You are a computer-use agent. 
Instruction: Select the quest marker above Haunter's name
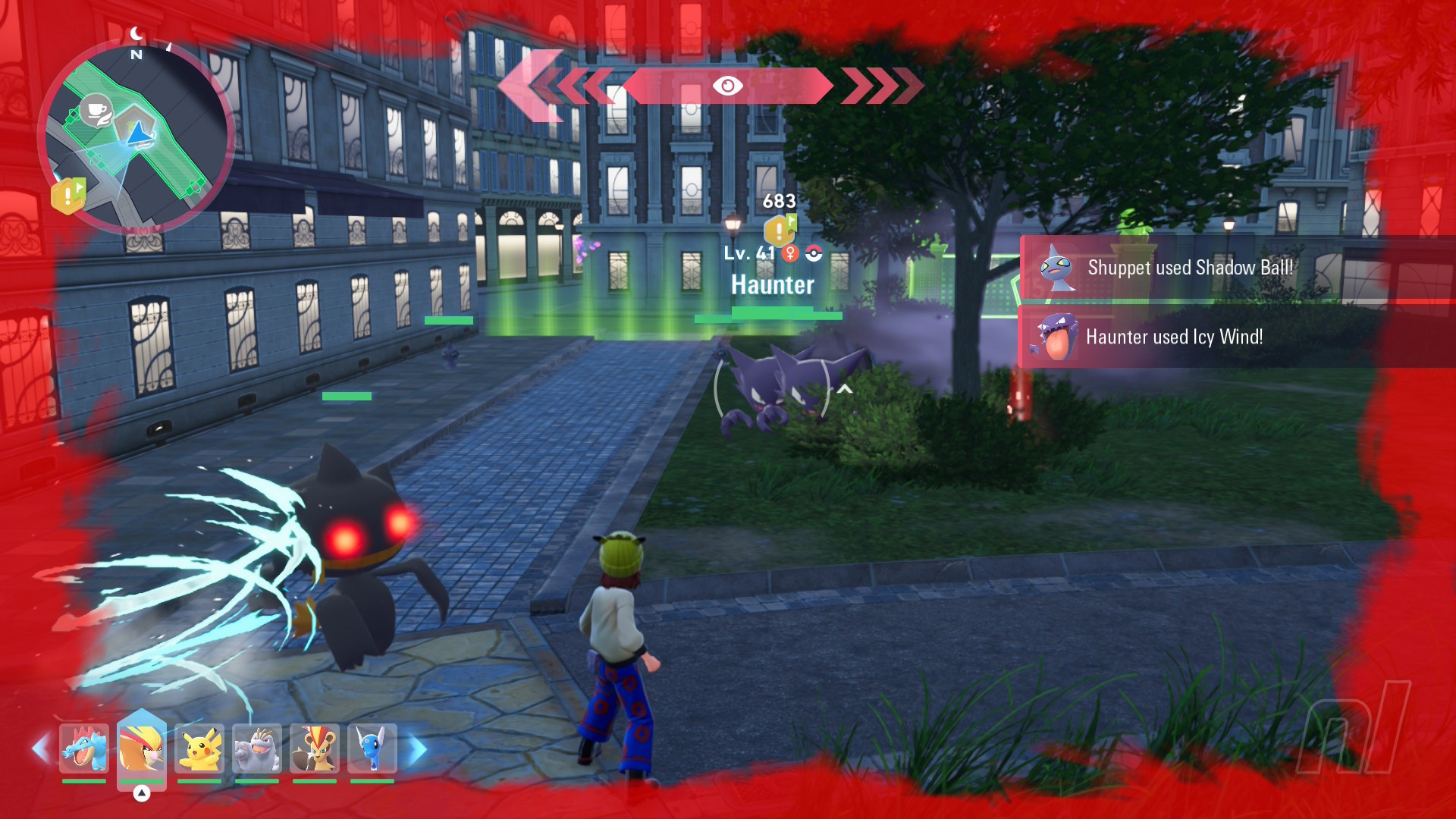coord(780,228)
